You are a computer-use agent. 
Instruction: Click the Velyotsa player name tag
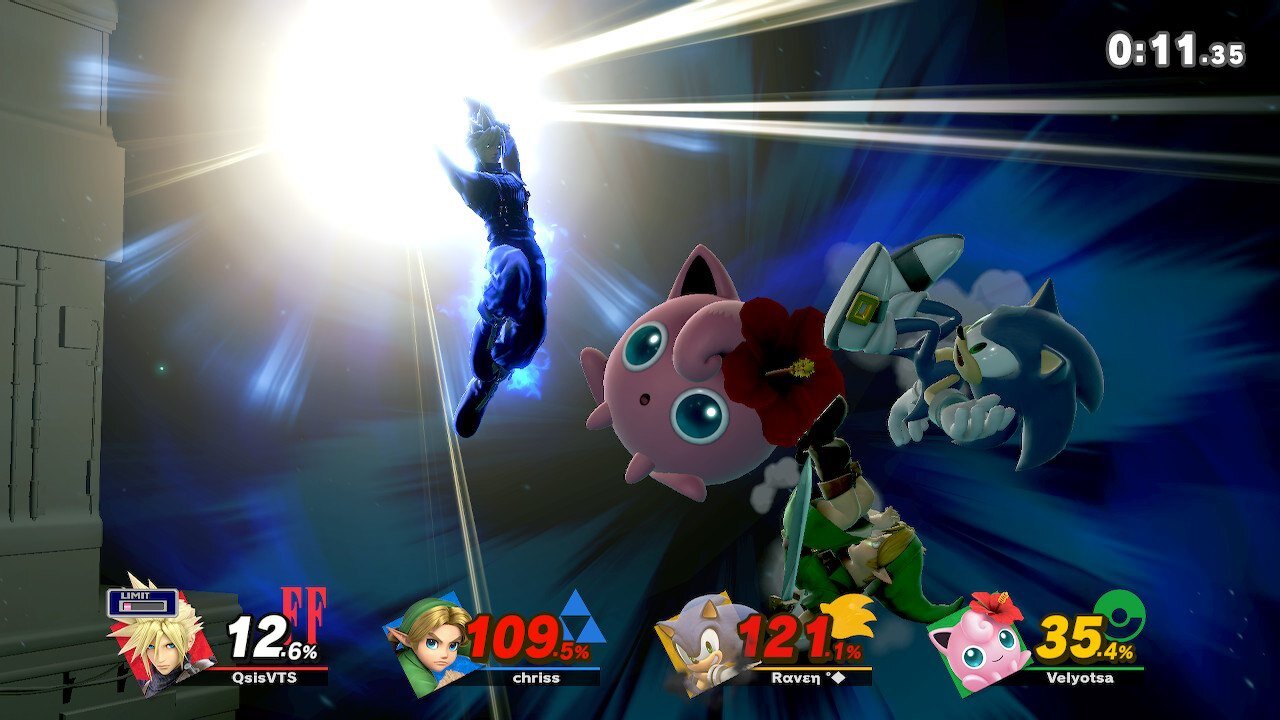(1083, 677)
